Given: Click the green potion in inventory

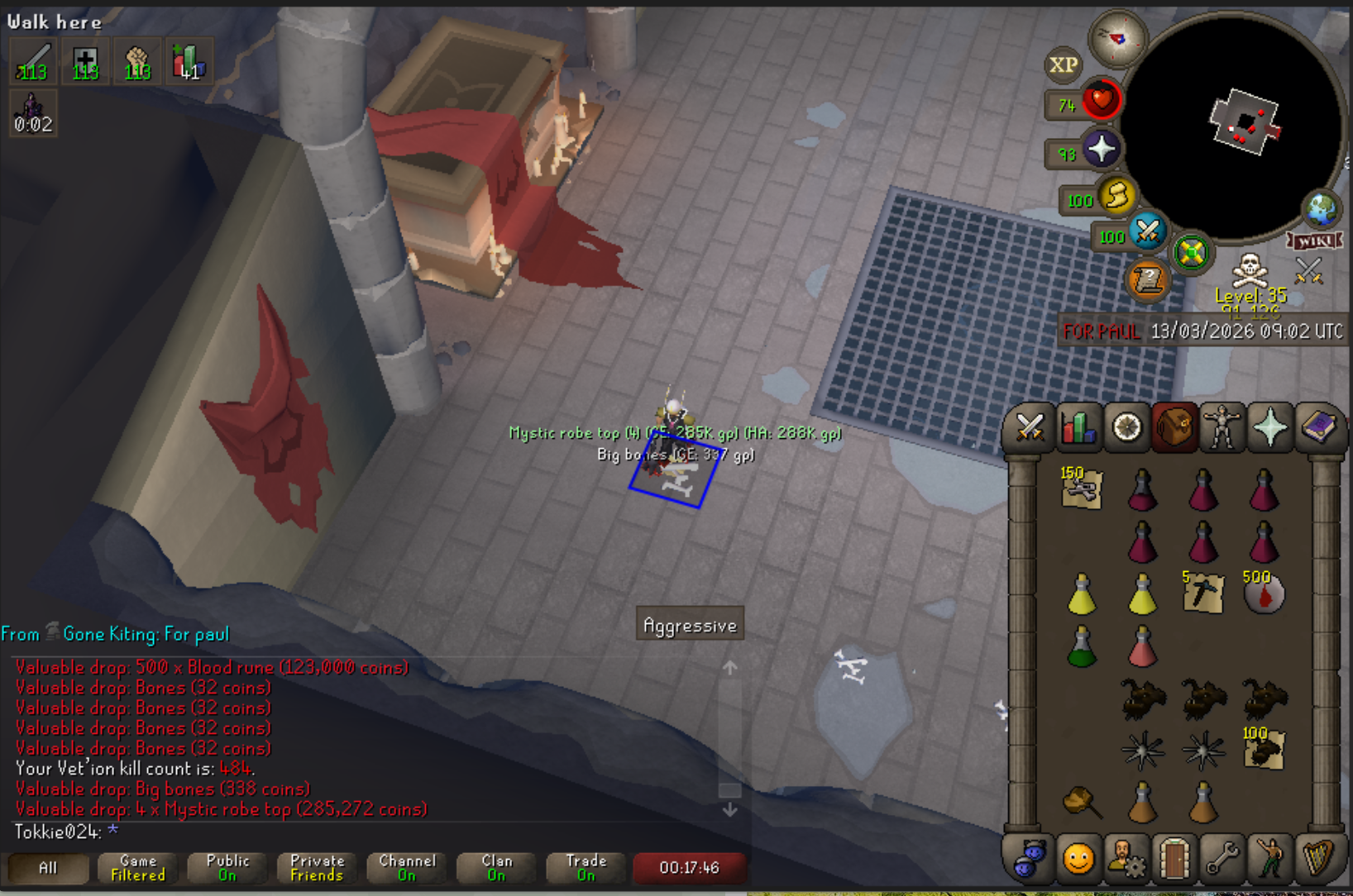Looking at the screenshot, I should point(1081,647).
